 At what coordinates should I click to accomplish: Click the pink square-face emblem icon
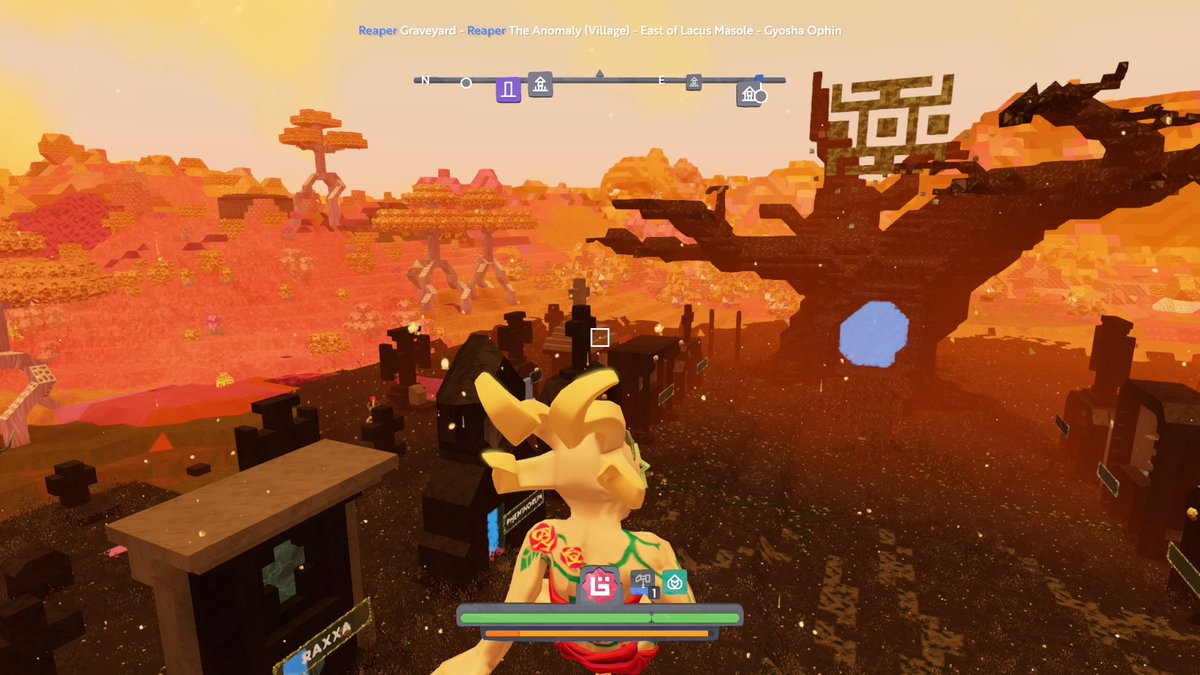click(x=601, y=584)
